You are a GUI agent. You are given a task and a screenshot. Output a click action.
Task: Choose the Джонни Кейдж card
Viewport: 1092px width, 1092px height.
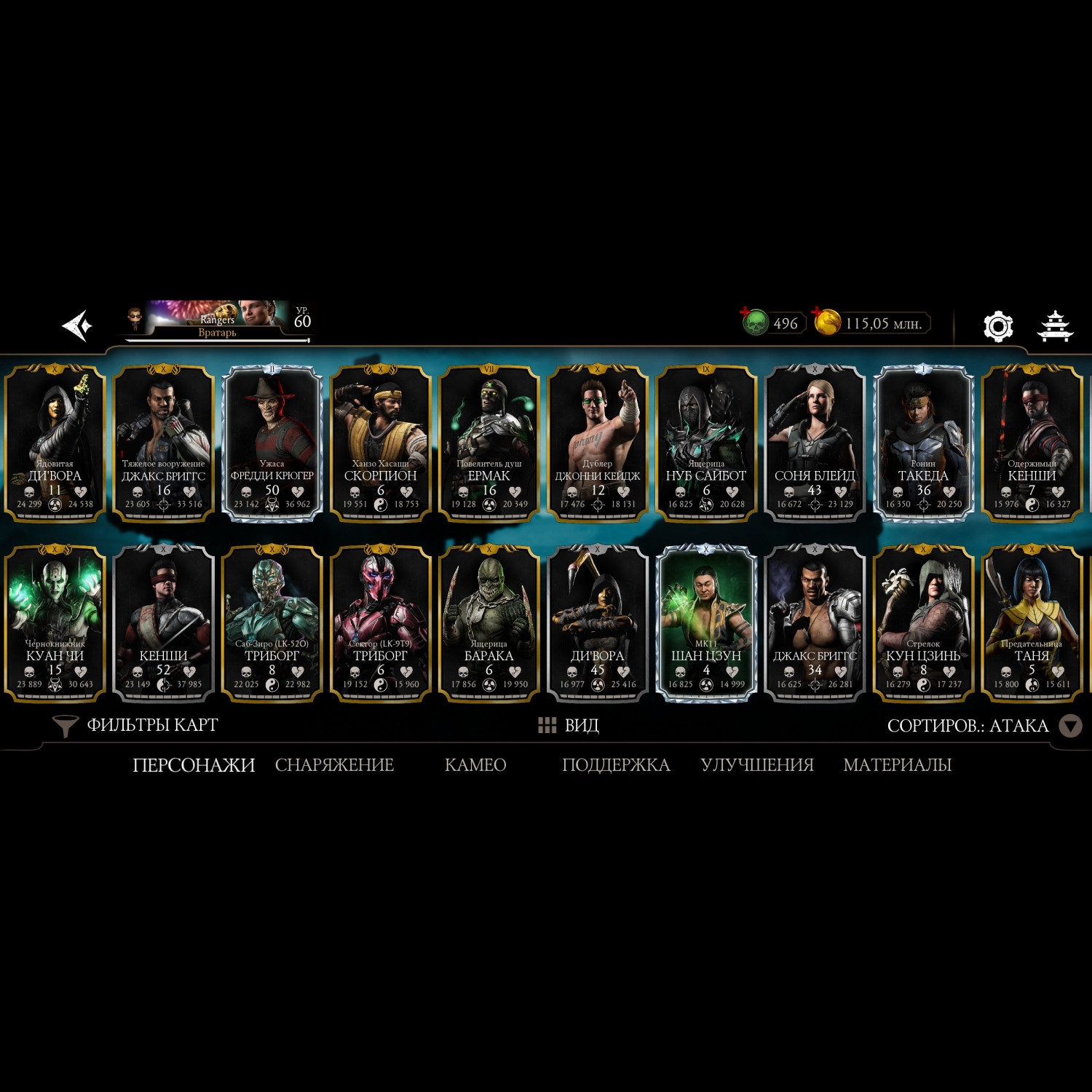point(598,443)
